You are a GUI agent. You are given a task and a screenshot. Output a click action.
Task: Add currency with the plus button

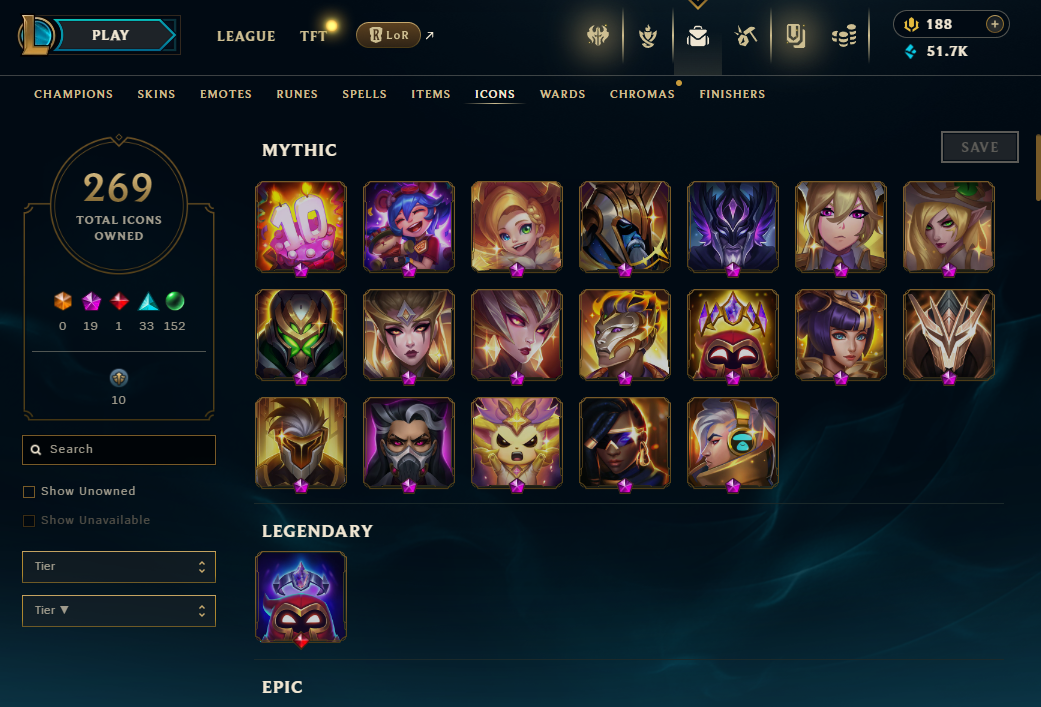[994, 24]
